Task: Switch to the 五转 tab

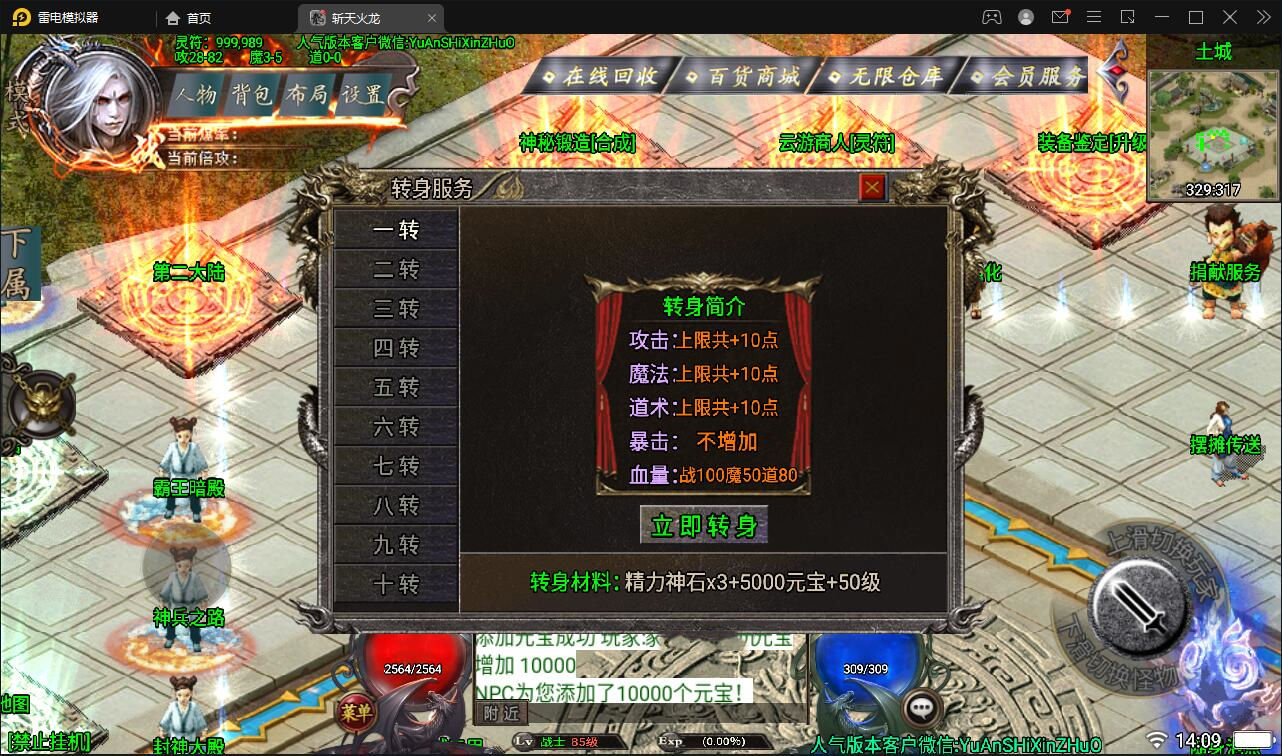Action: pos(397,387)
